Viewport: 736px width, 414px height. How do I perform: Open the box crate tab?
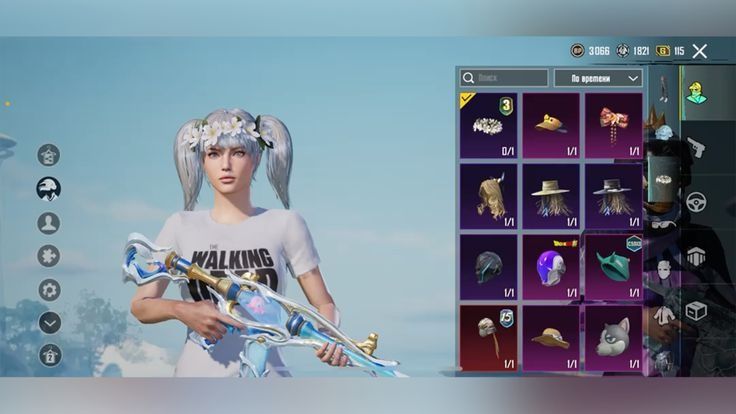pyautogui.click(x=695, y=311)
